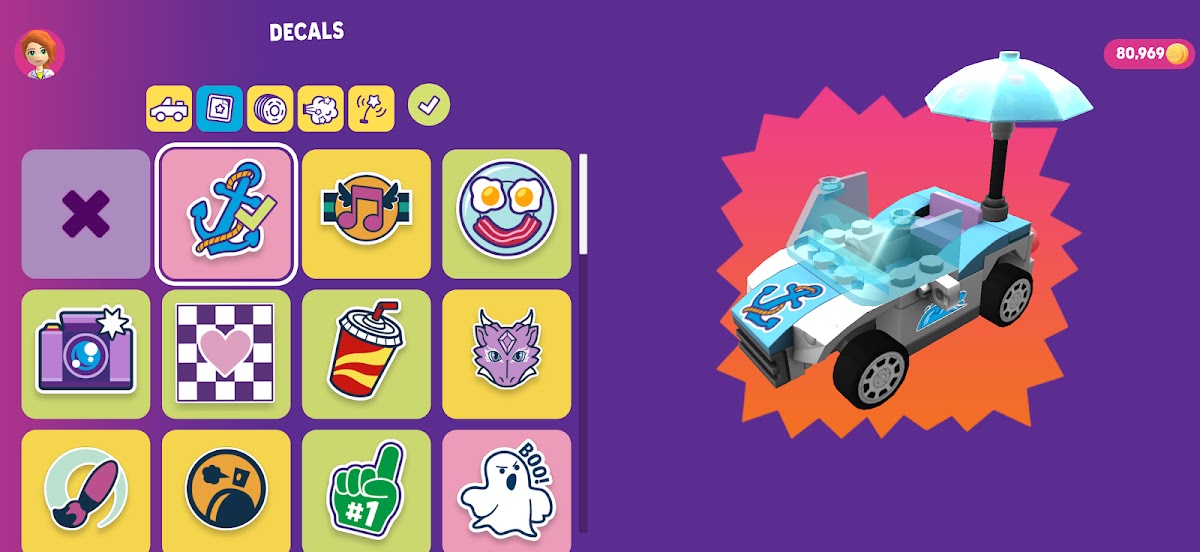
Task: Pick the eggs and bacon face decal
Action: (x=506, y=214)
